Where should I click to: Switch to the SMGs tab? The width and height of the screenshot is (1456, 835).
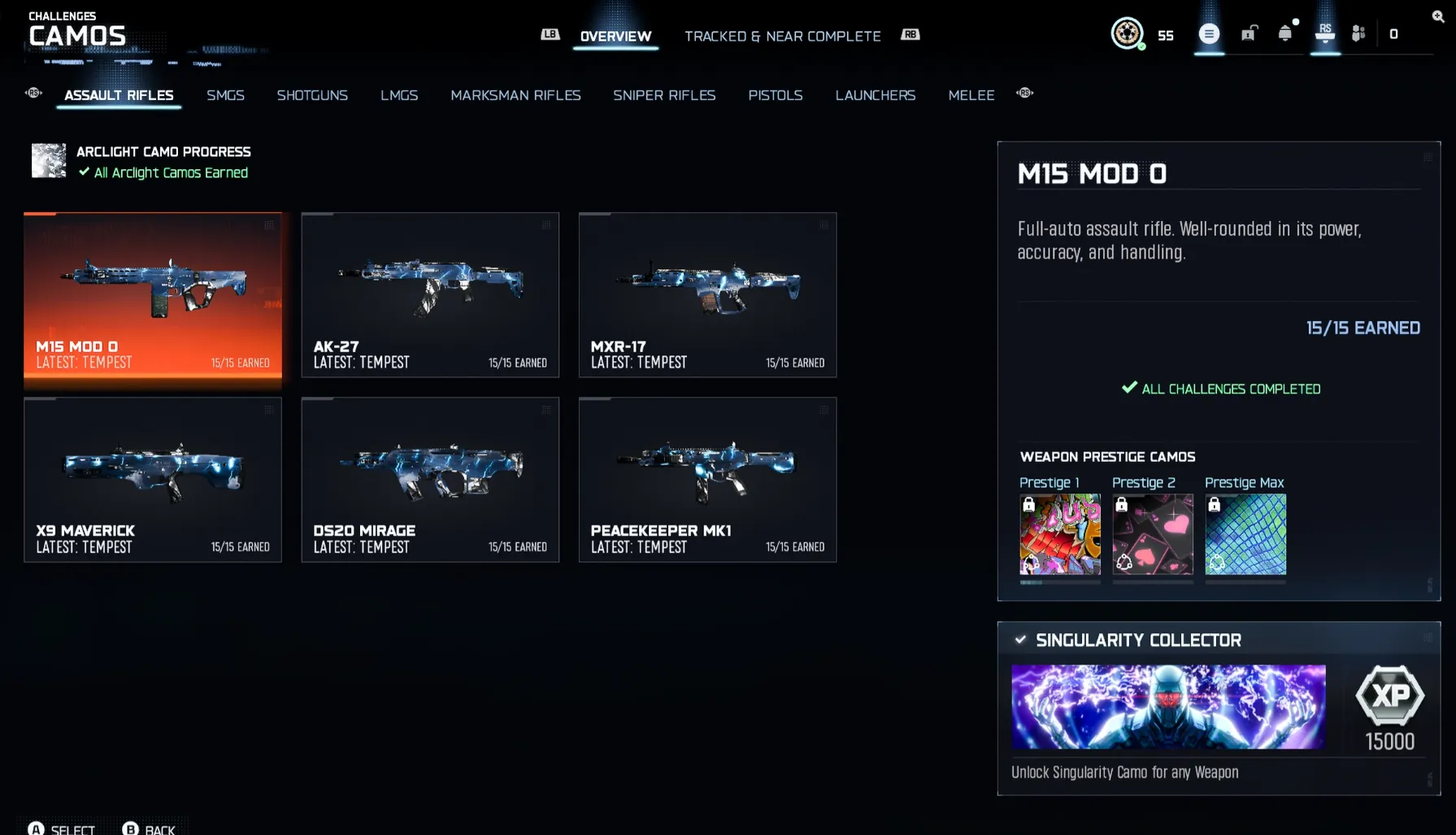point(225,95)
